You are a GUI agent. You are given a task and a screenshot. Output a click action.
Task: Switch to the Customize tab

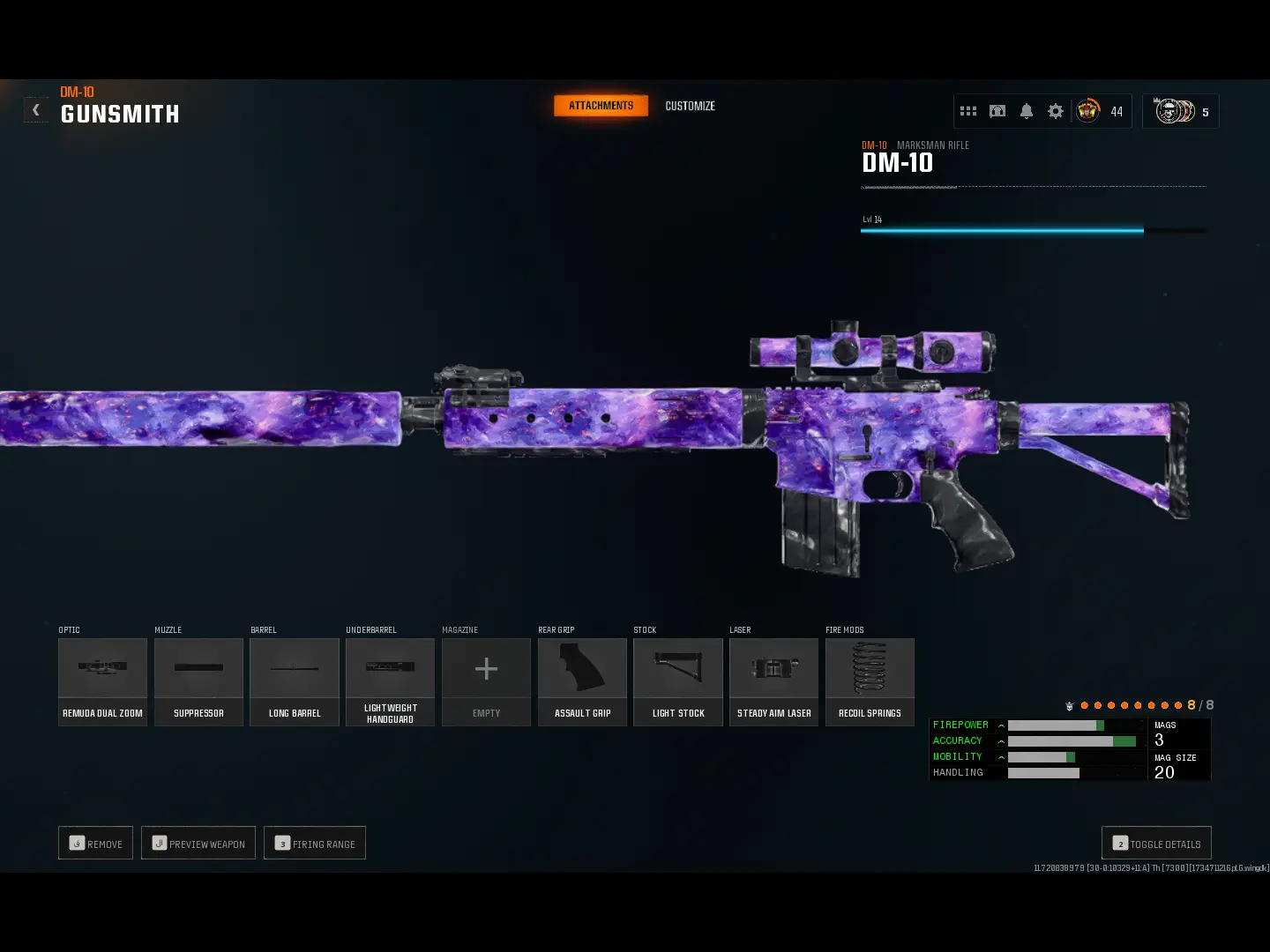point(689,106)
